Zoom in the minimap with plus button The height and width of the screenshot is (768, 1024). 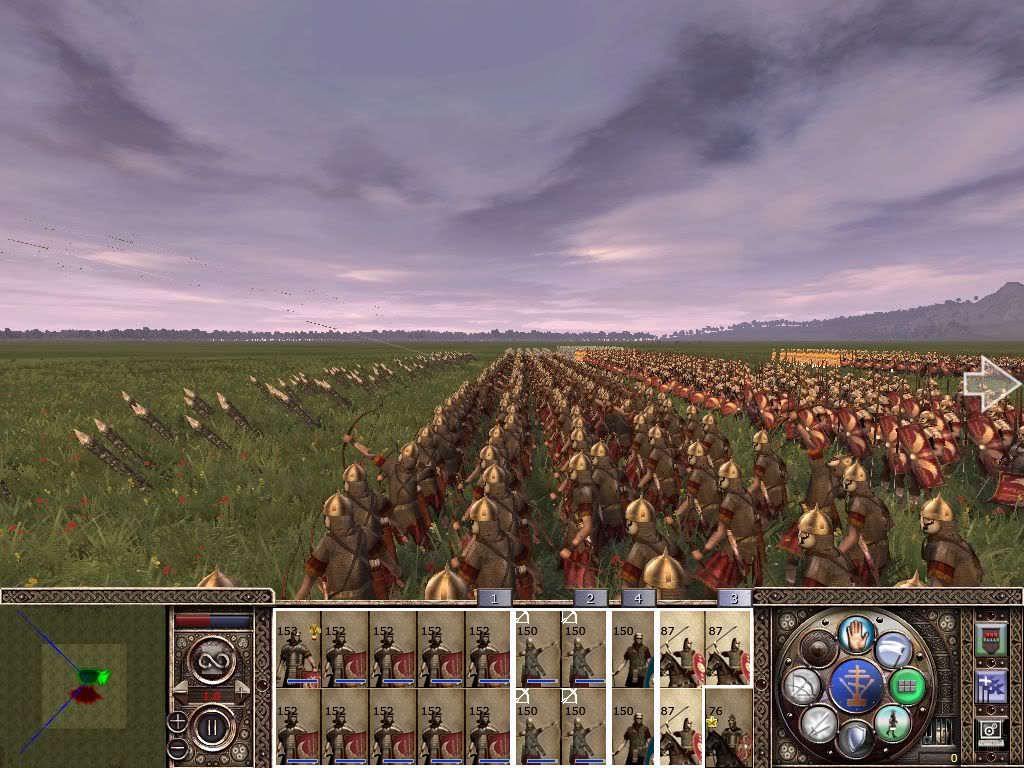(177, 720)
